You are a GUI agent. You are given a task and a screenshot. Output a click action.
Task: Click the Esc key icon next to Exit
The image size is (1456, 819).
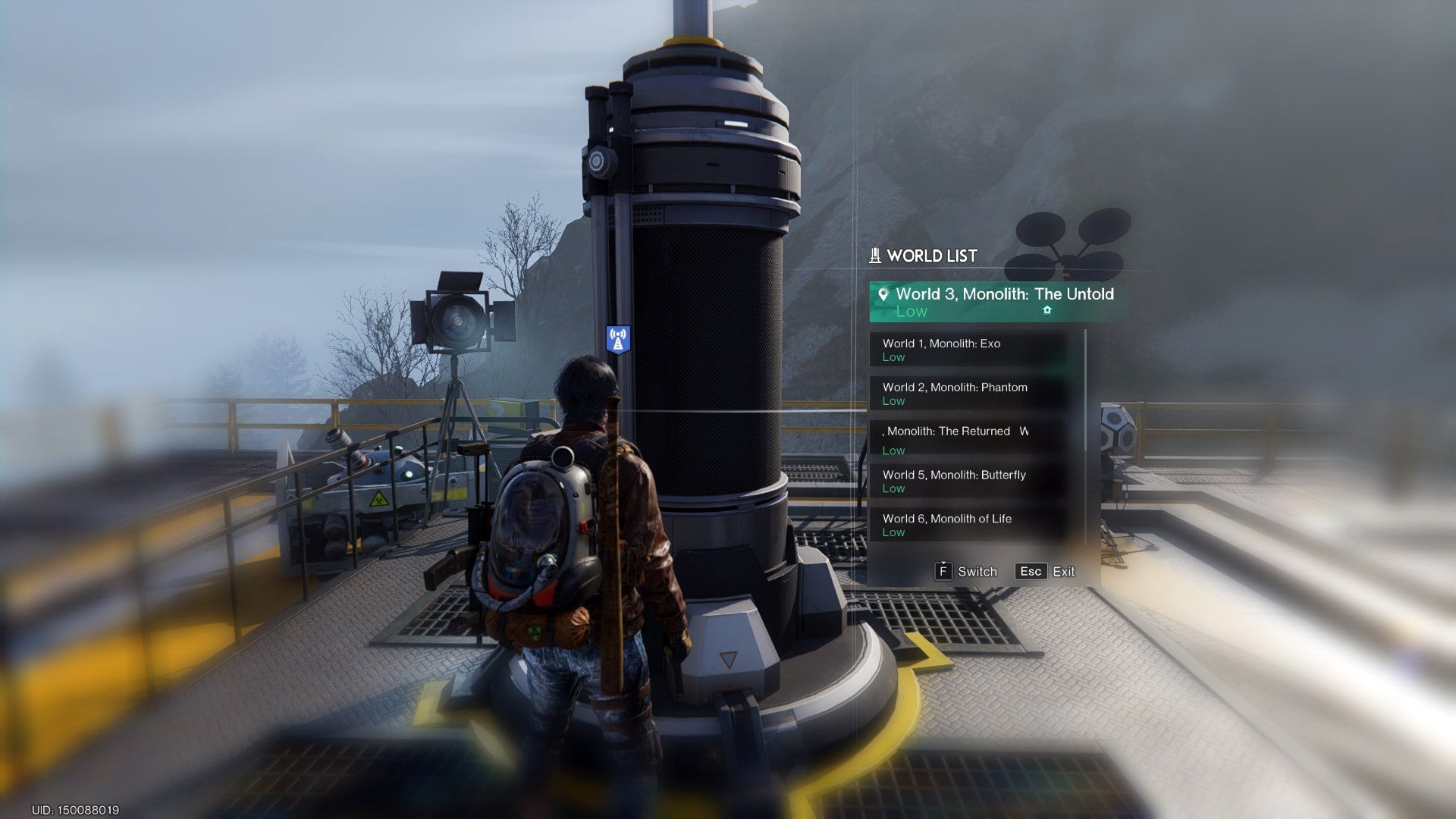[1030, 571]
